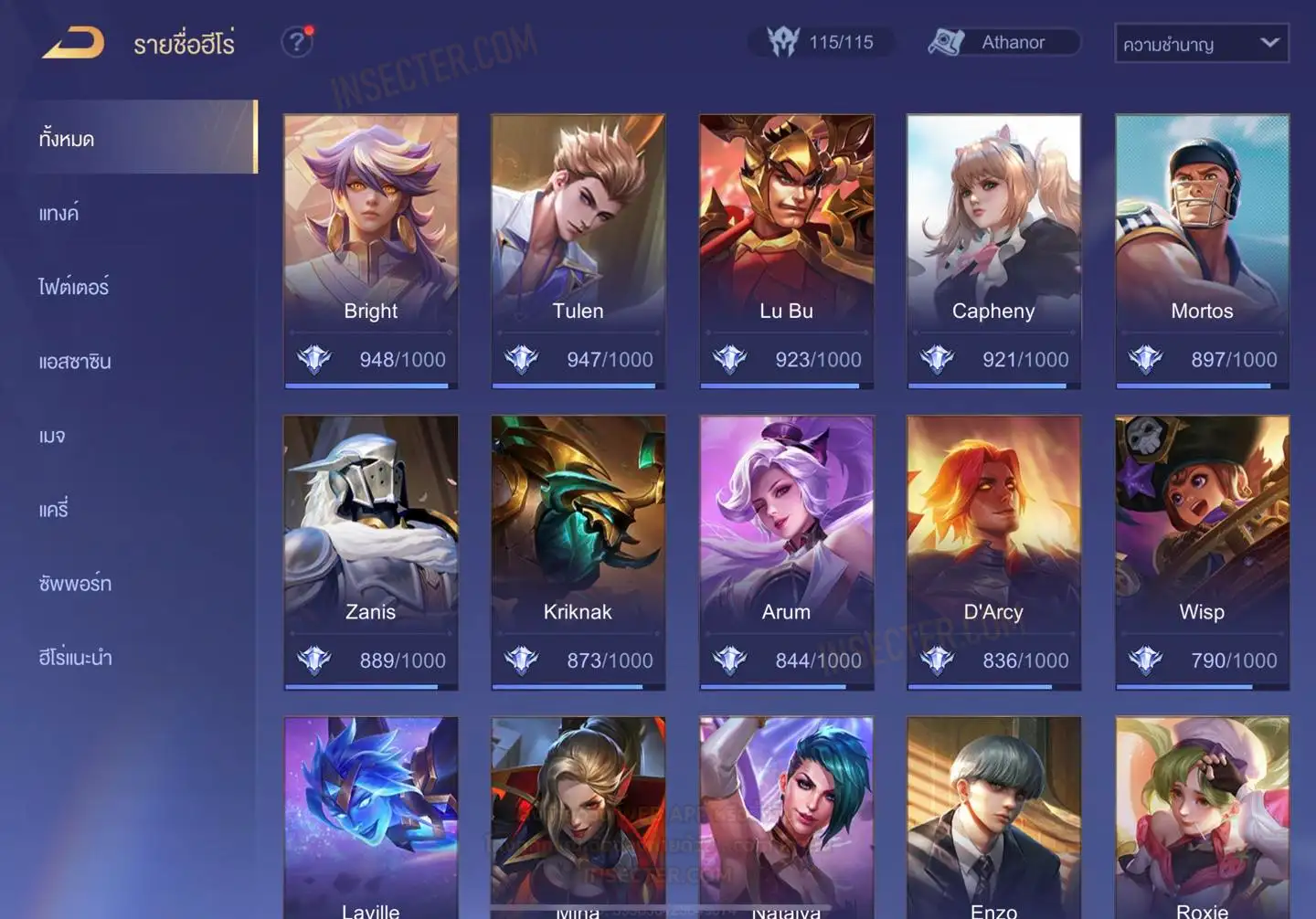Switch to the ซัพพอร์ท tab

(x=75, y=584)
